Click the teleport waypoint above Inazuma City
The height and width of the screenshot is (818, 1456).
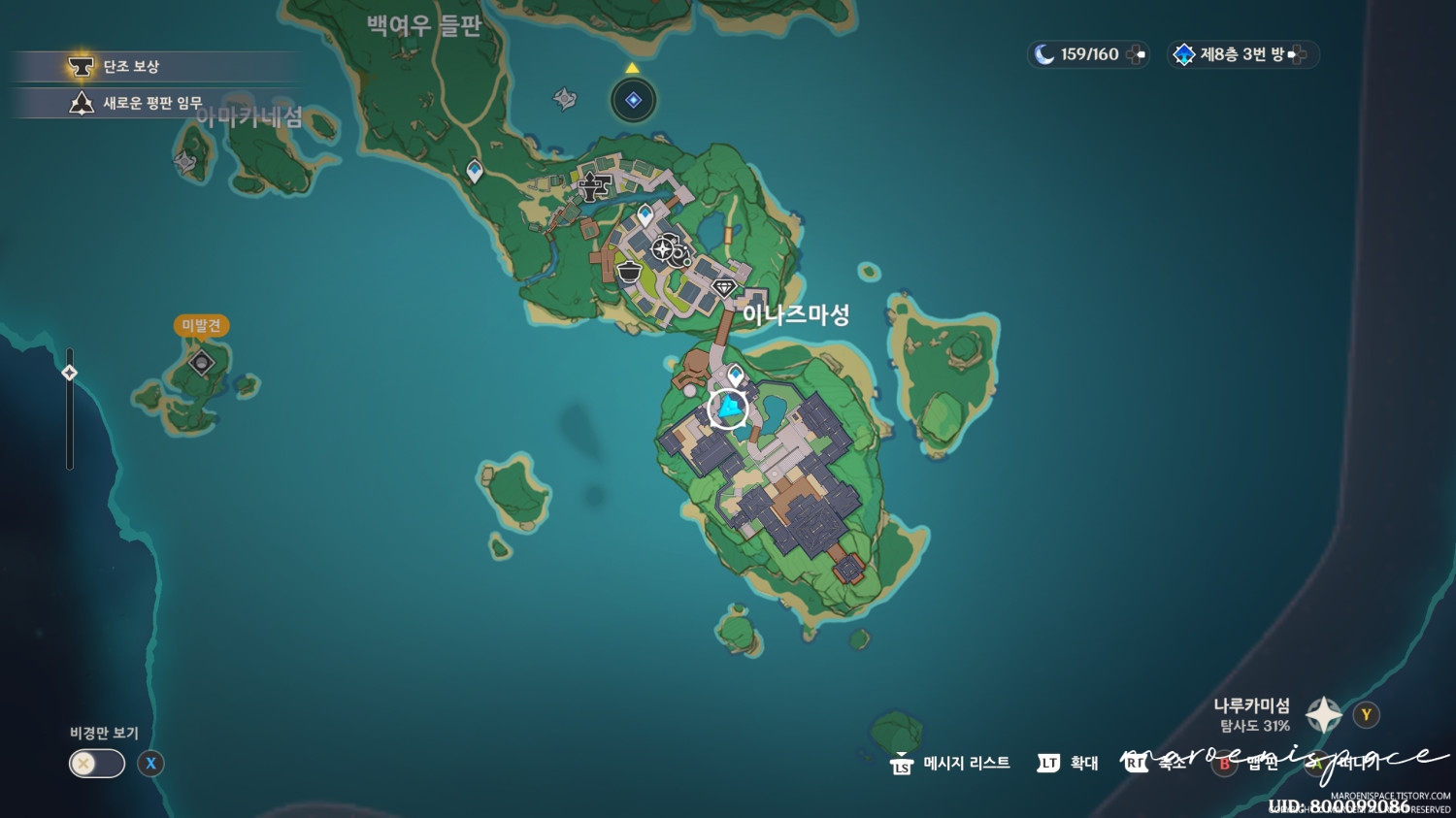click(x=647, y=215)
